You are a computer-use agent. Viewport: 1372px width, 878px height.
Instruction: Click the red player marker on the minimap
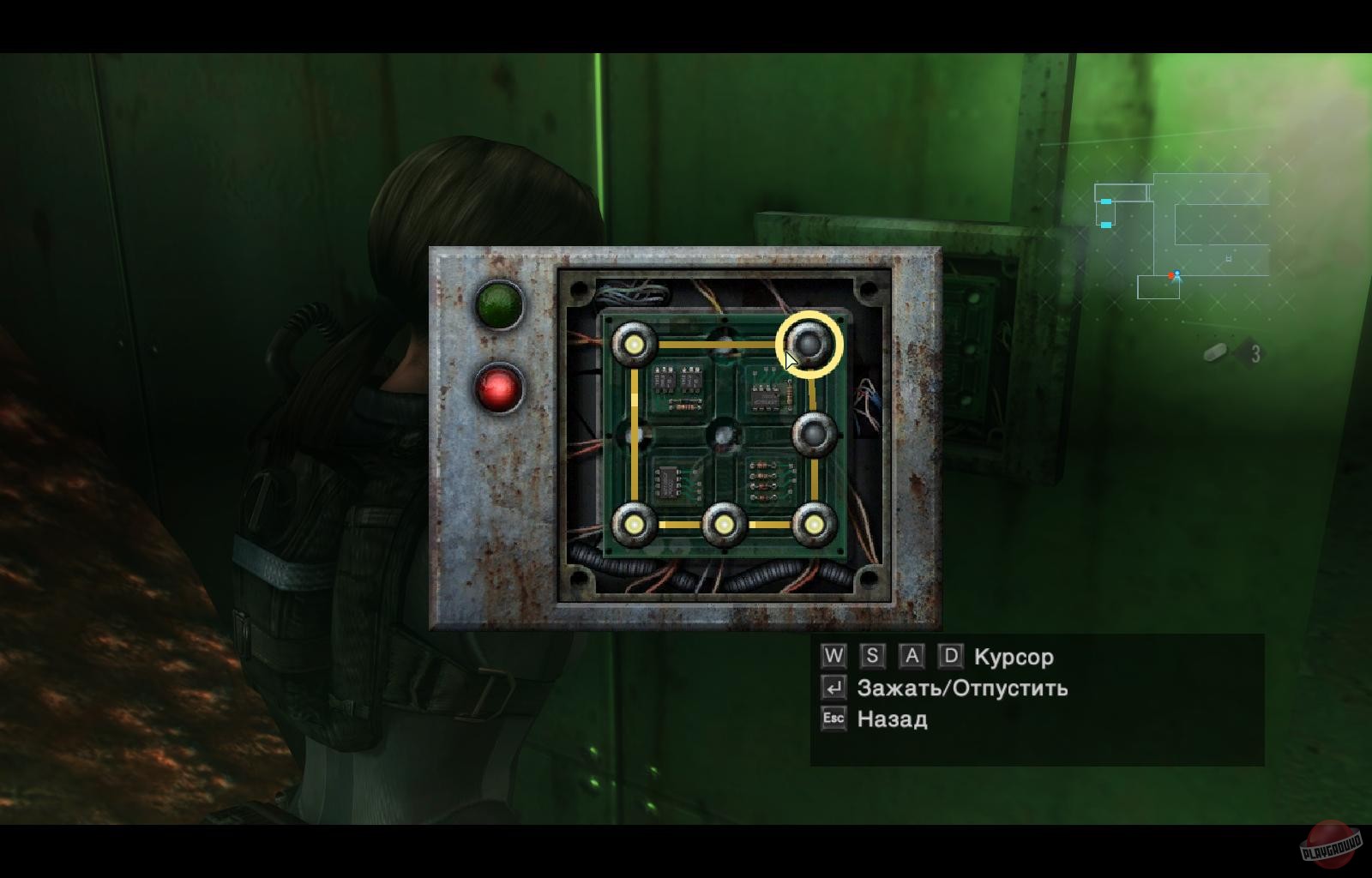(1171, 274)
